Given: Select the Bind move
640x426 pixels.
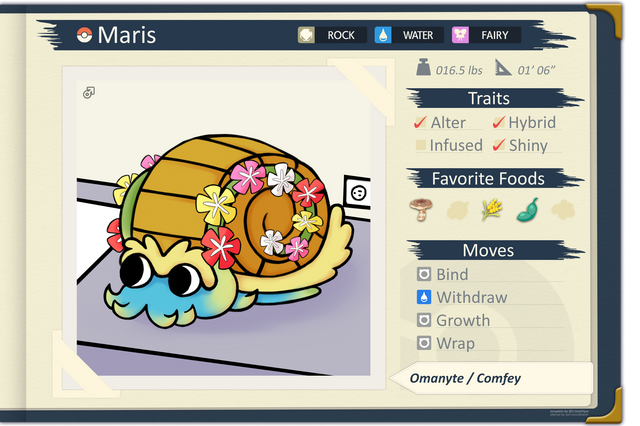Looking at the screenshot, I should point(424,274).
